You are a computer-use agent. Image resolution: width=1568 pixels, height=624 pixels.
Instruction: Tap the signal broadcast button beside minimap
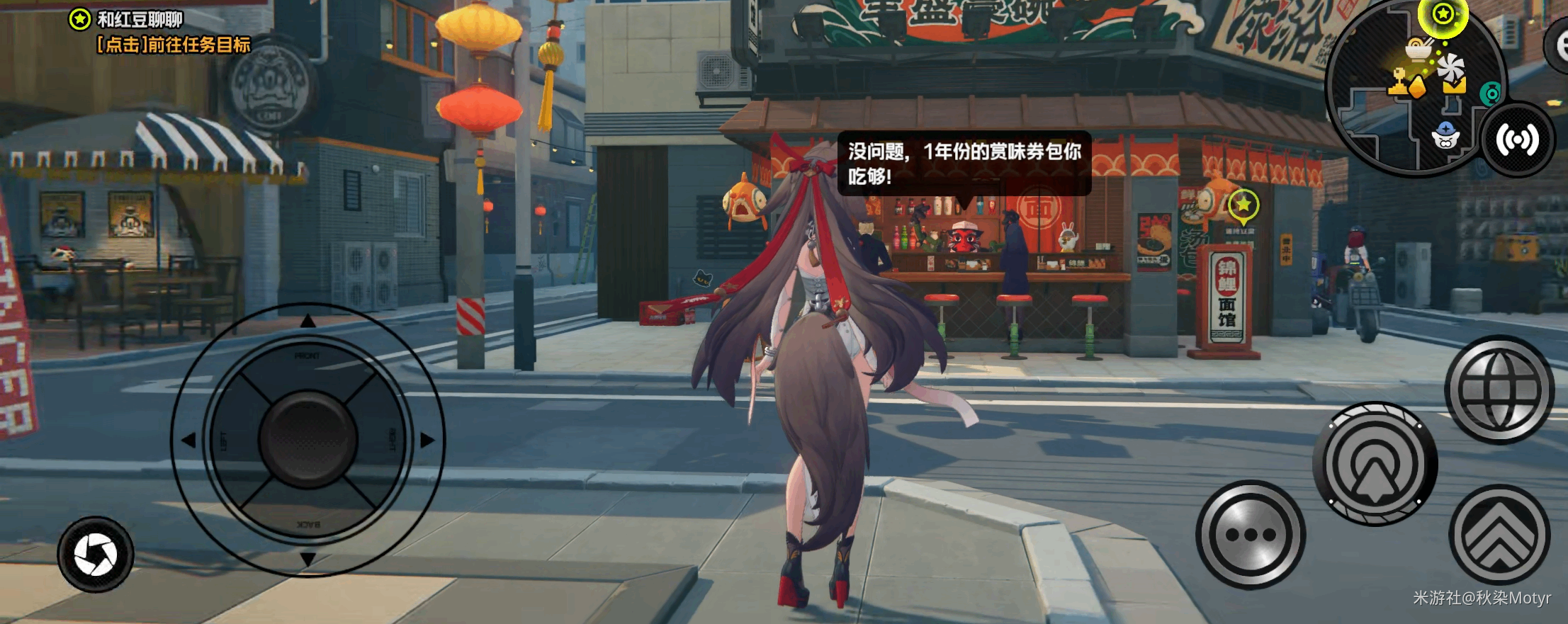[1517, 140]
